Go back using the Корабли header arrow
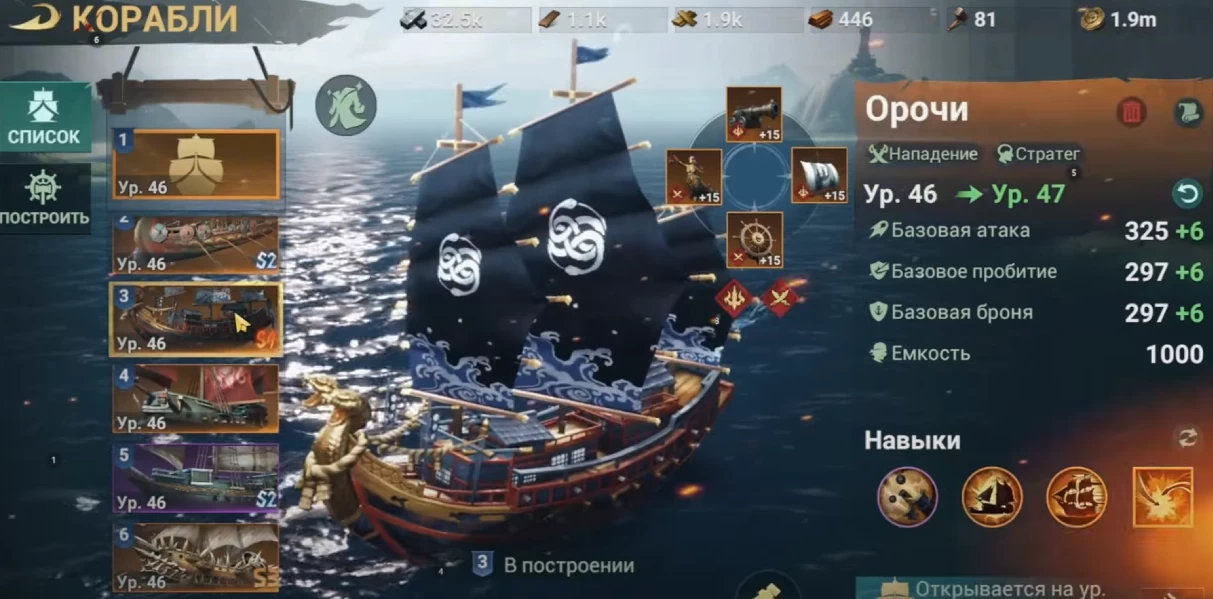Screen dimensions: 1213x599 point(34,18)
